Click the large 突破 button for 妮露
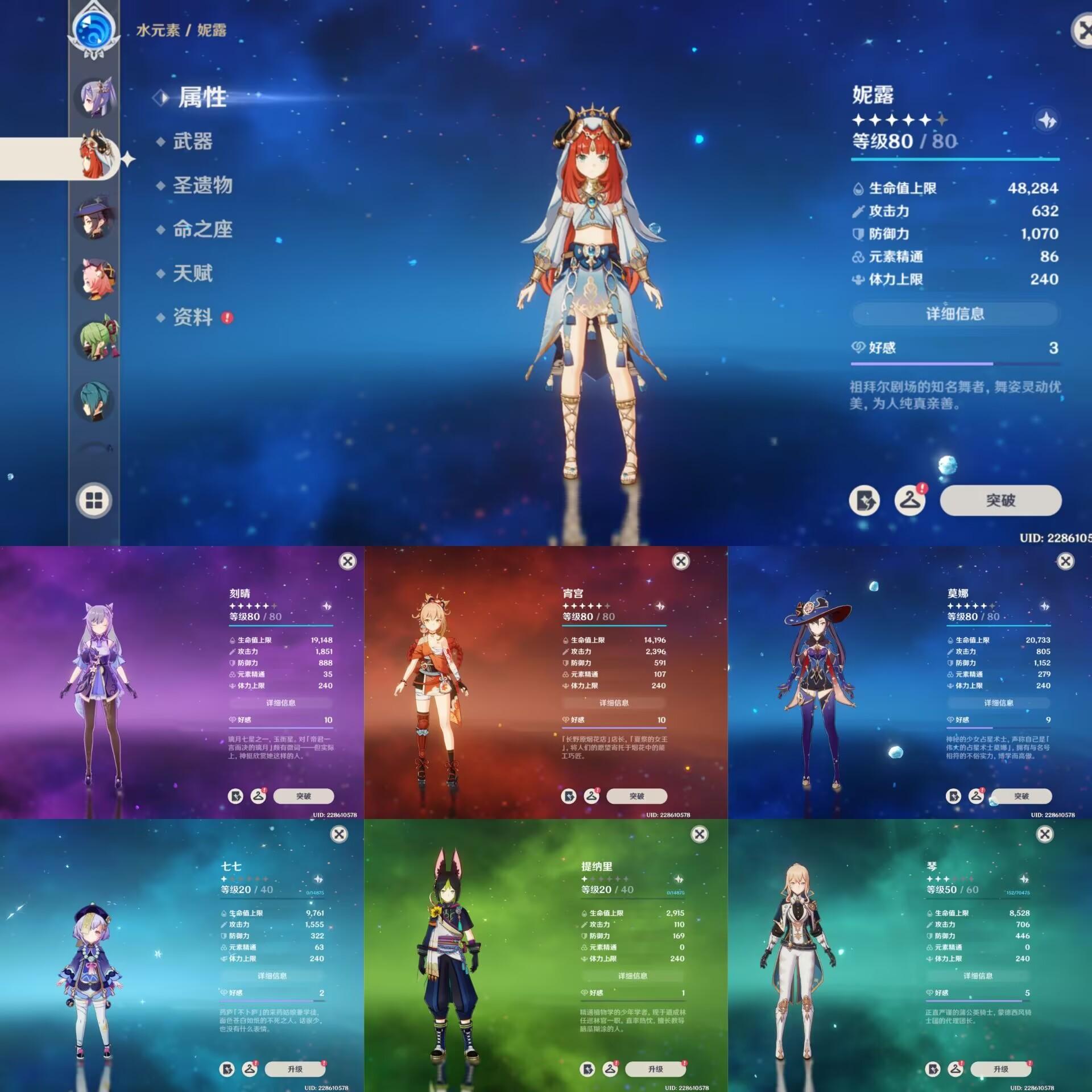 click(1000, 500)
